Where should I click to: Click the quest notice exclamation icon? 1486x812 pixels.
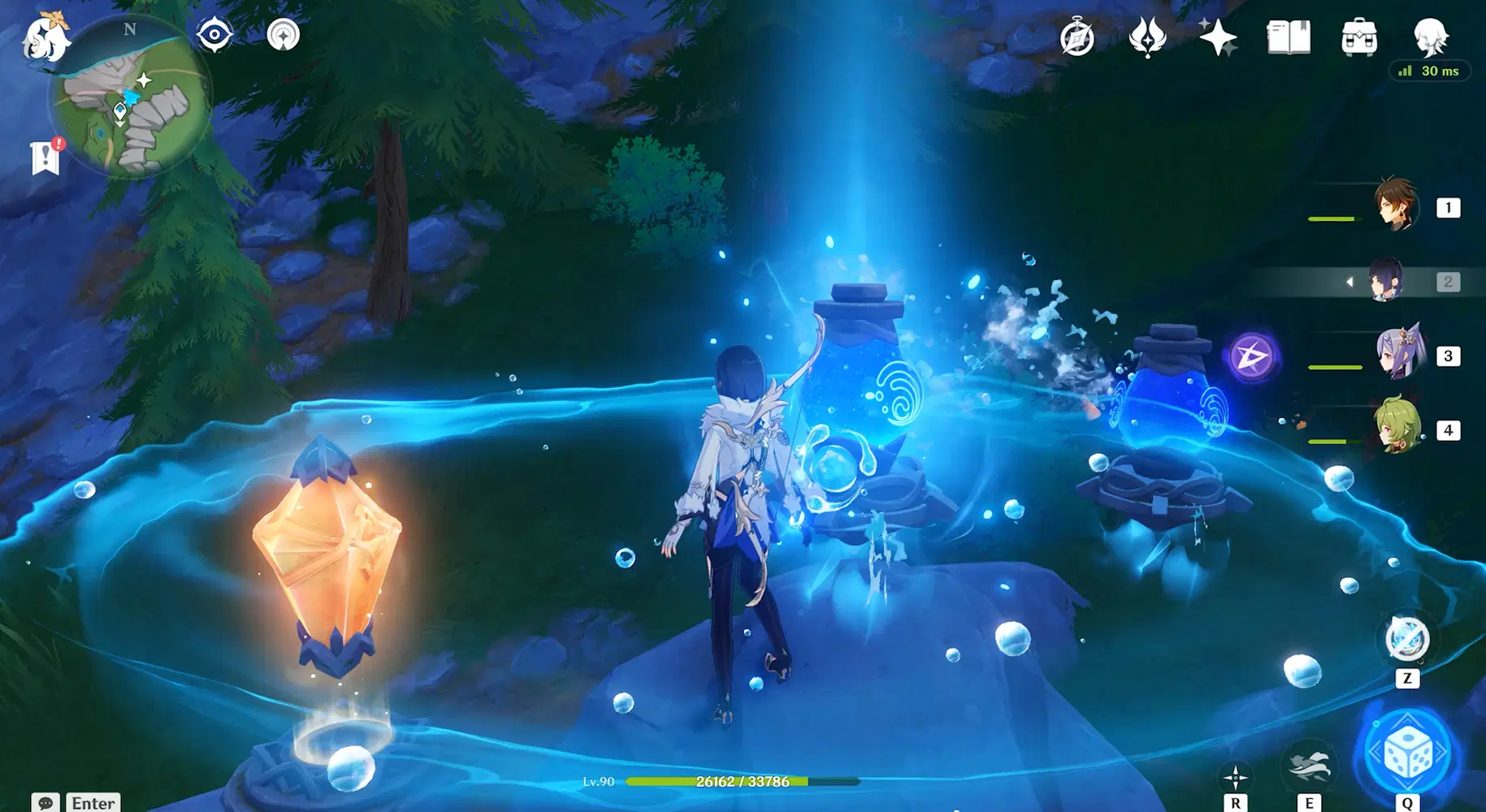point(44,157)
